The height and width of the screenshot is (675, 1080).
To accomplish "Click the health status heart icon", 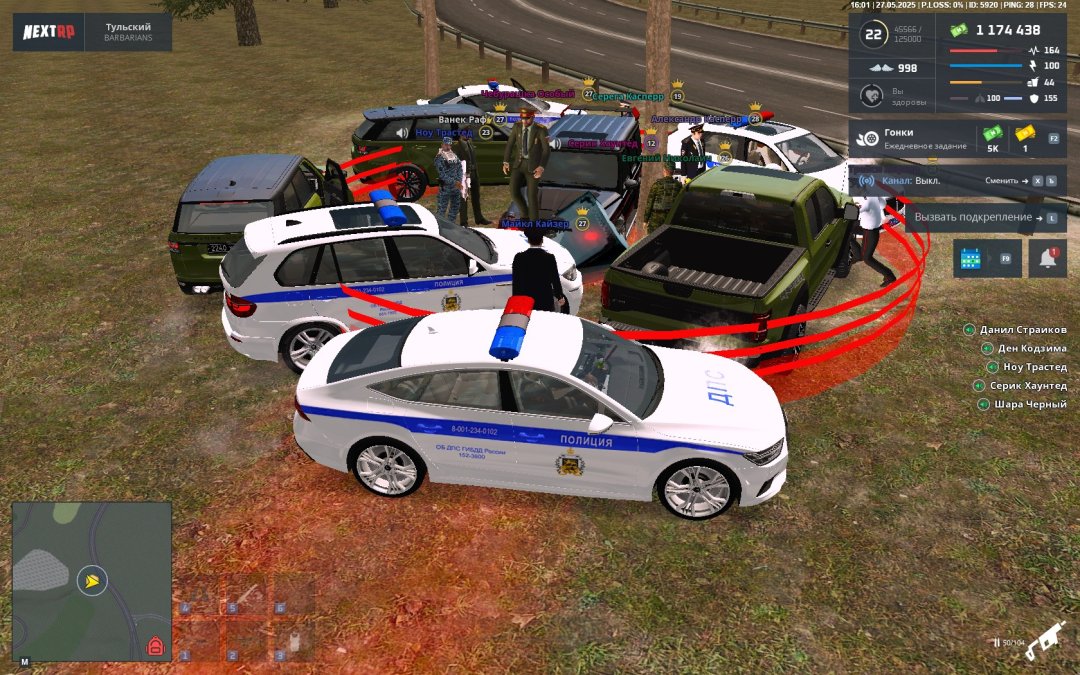I will [871, 96].
